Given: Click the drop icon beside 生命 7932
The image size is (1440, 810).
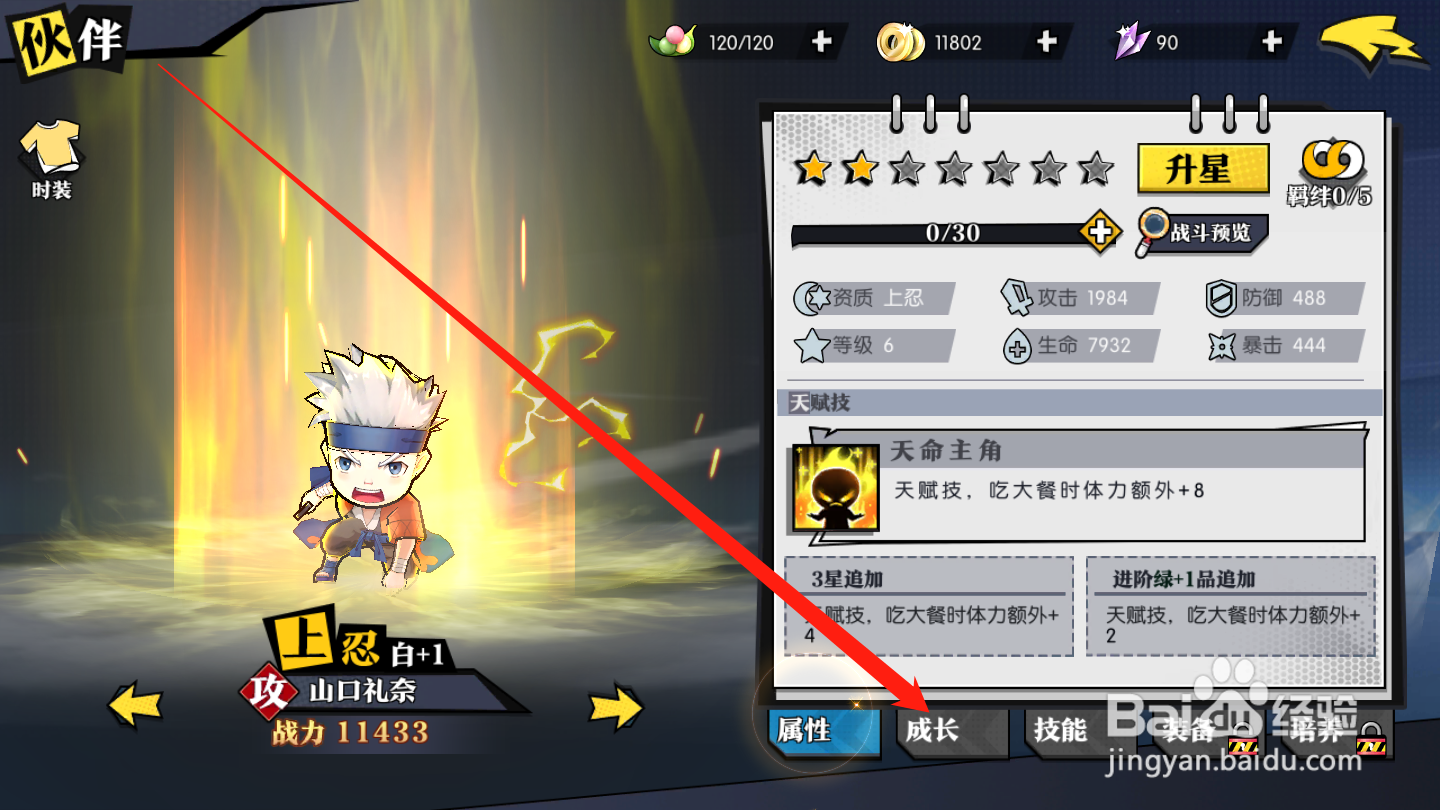Looking at the screenshot, I should point(1016,345).
